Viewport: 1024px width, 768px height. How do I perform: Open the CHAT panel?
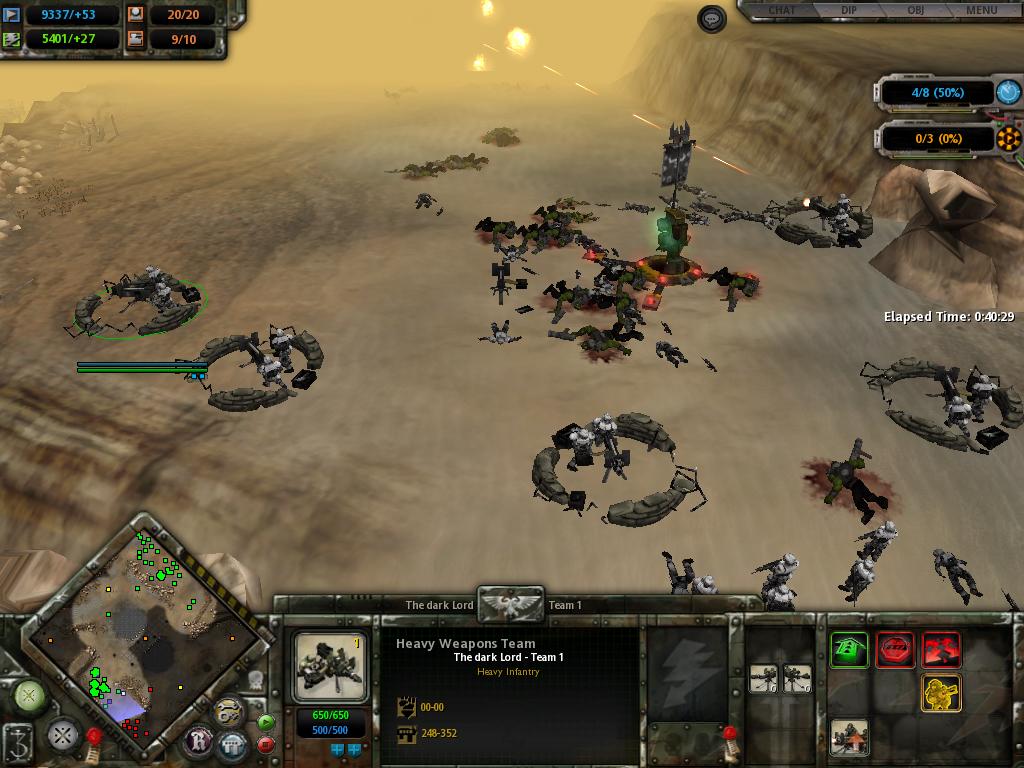[781, 11]
